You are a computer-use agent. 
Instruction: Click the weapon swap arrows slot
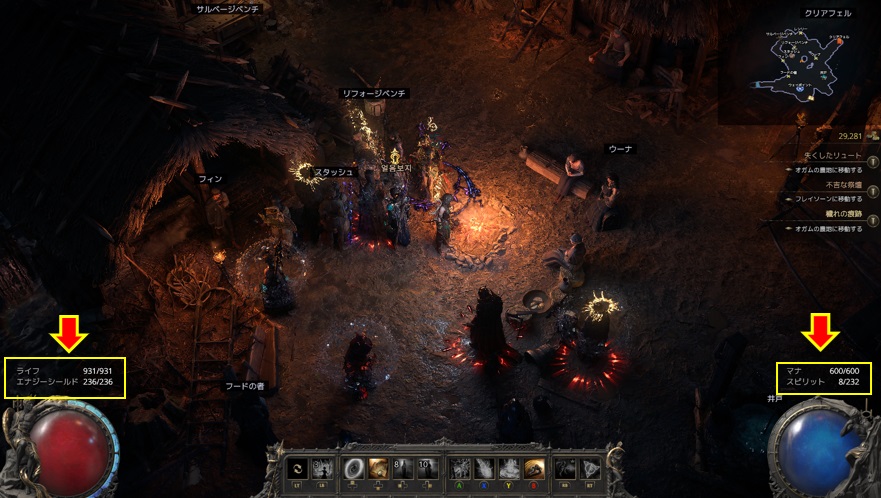[296, 467]
